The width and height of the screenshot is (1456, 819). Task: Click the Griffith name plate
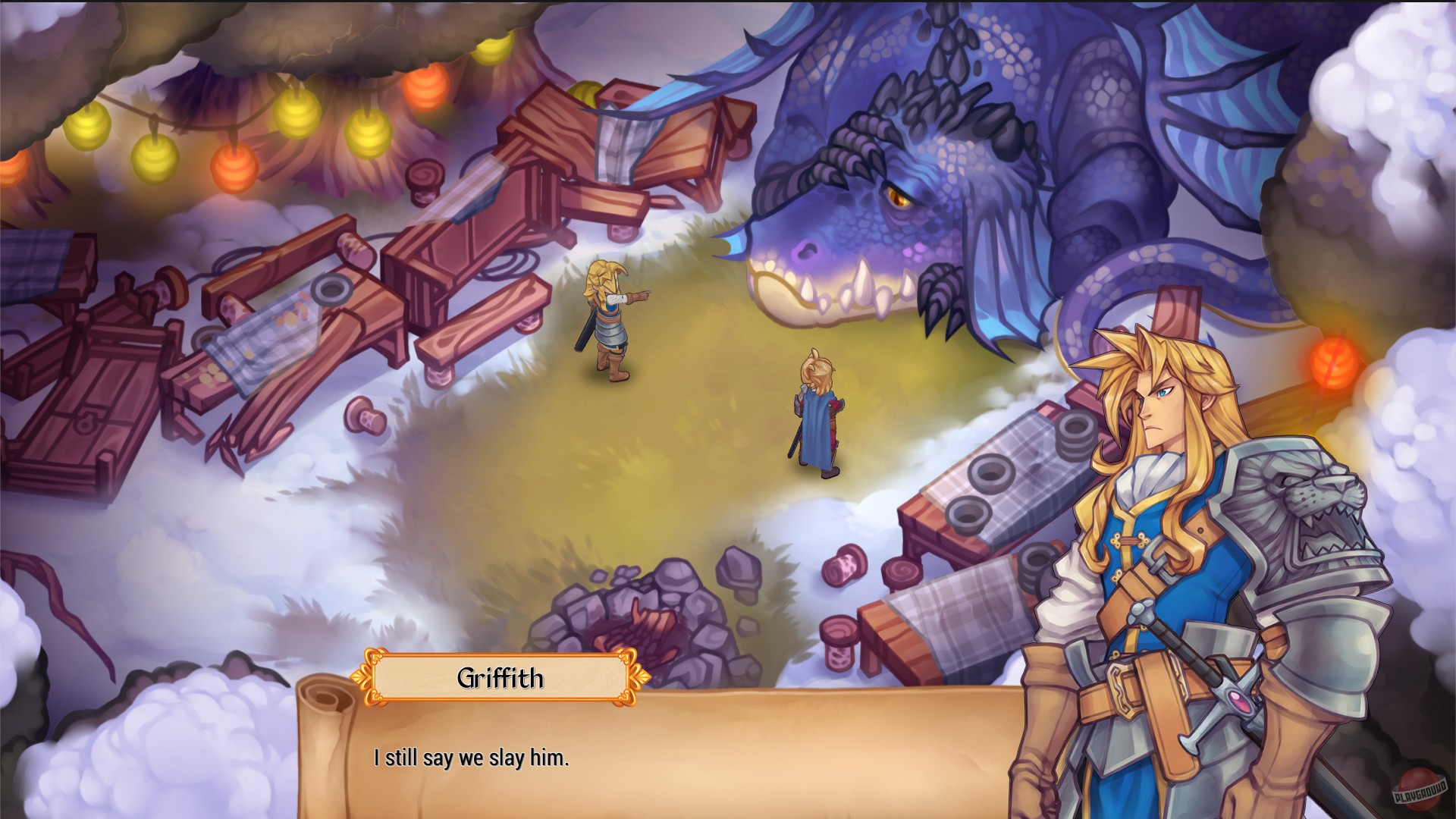[x=502, y=680]
